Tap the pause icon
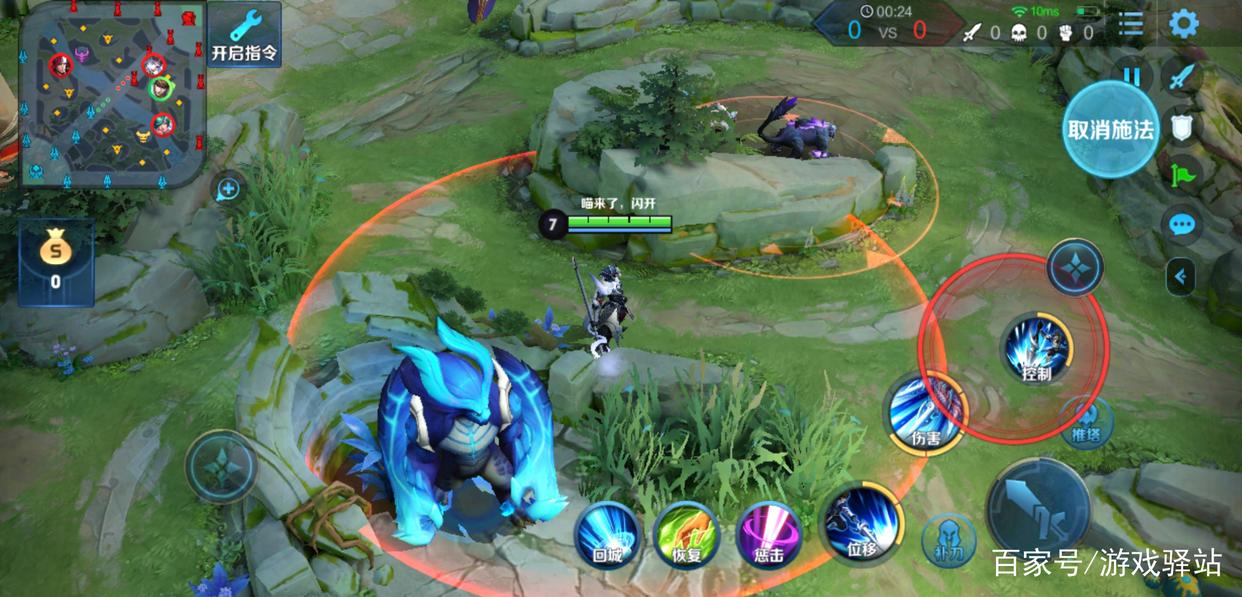Screen dimensions: 1242x597 [x=1132, y=75]
